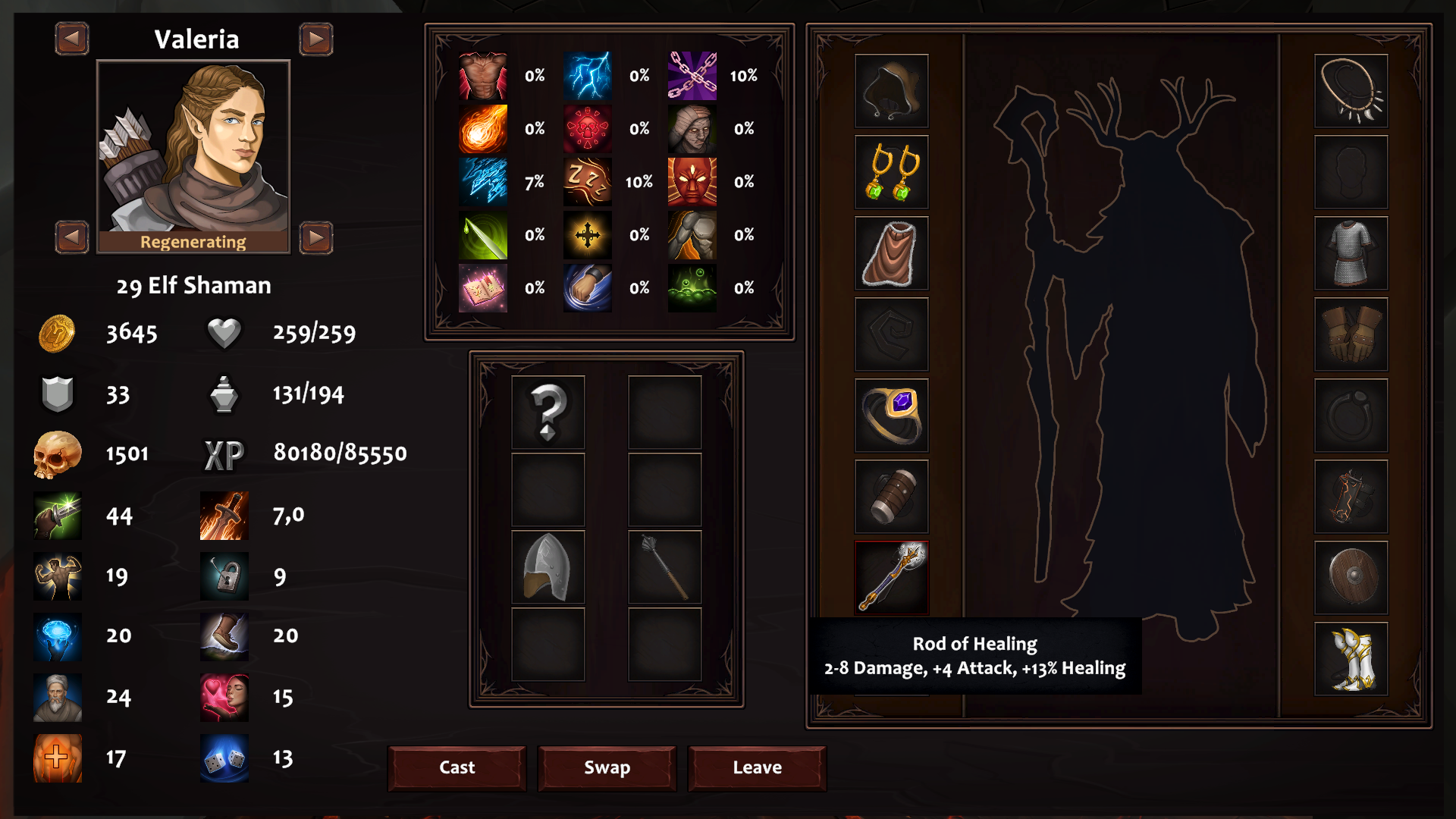
Task: Select the purple gem ring slot
Action: tap(891, 416)
